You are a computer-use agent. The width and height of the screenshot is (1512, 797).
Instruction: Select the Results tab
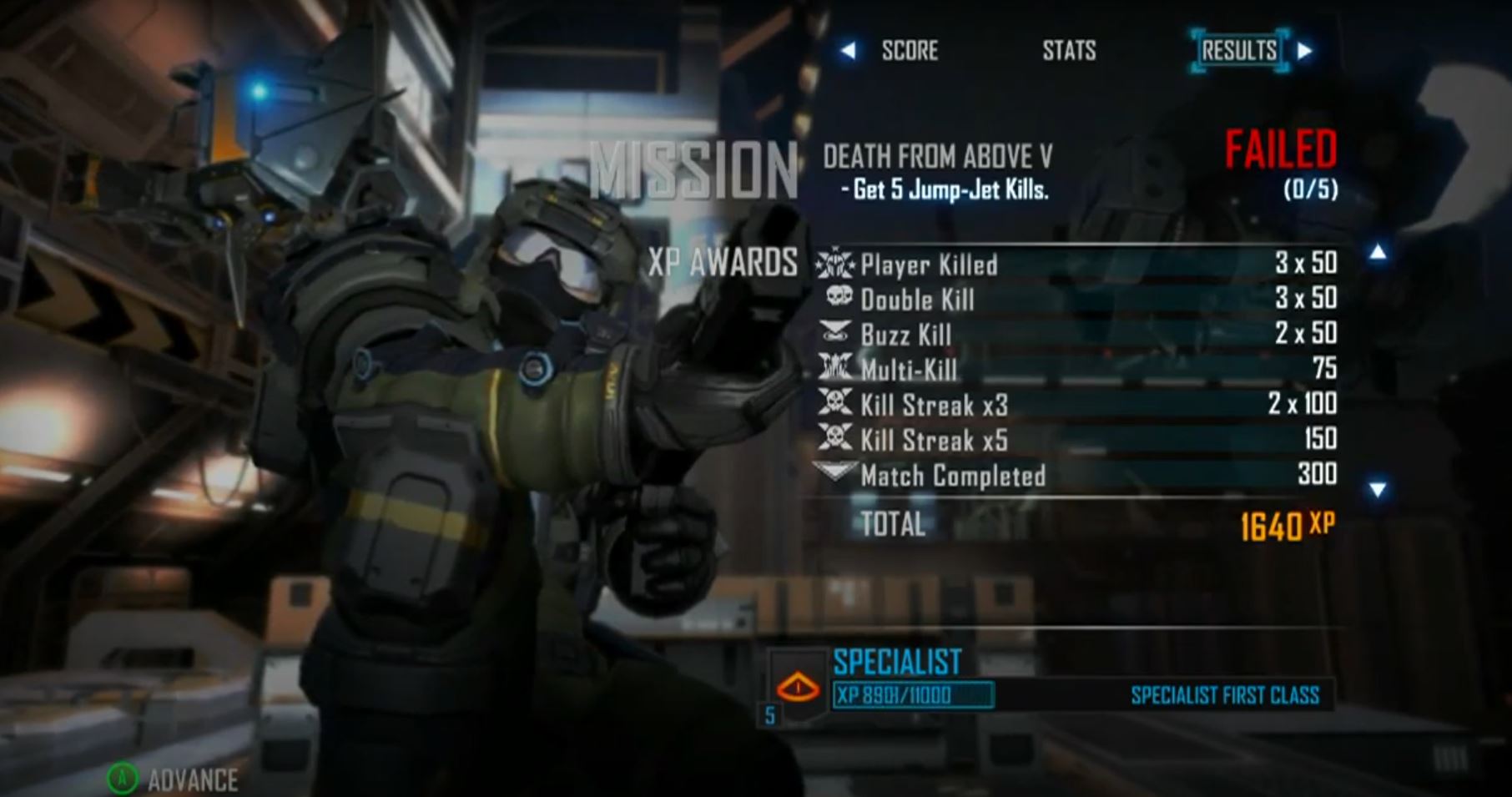(x=1239, y=51)
